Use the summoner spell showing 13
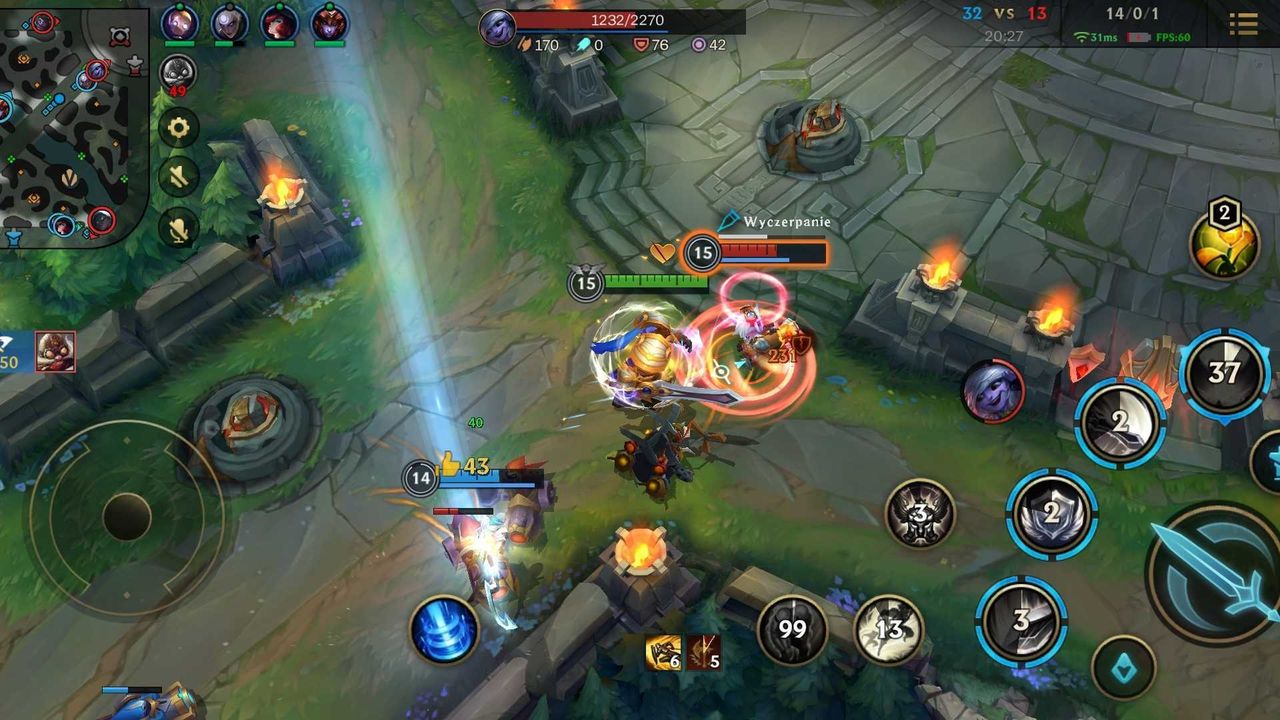 coord(888,629)
